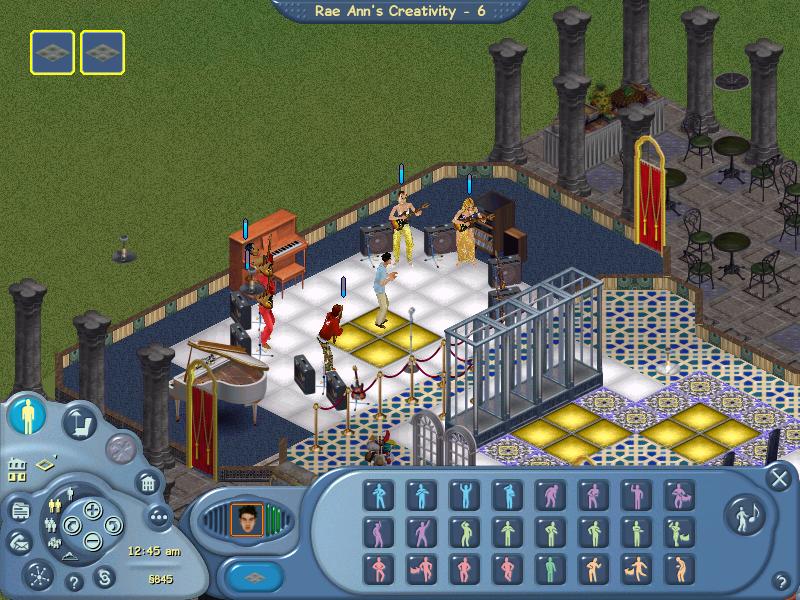Screen dimensions: 800x600
Task: Open the file folder save button
Action: 19,510
